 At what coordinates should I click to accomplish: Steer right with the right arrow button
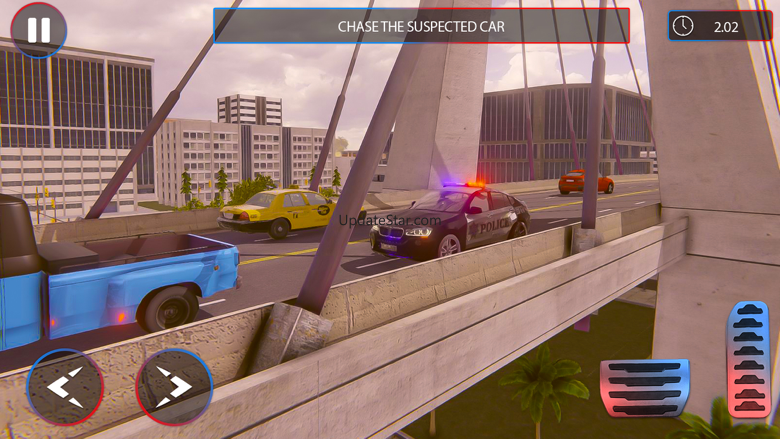click(x=174, y=387)
